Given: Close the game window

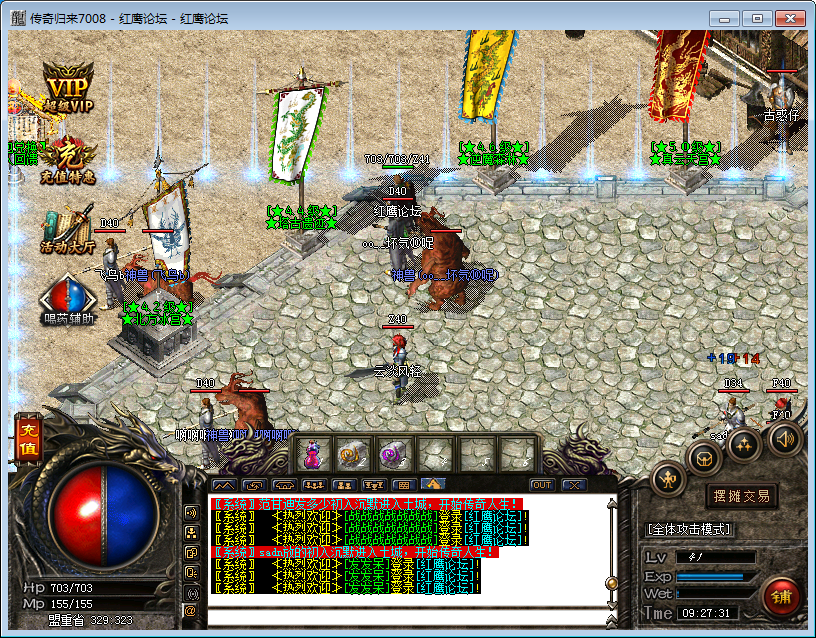Looking at the screenshot, I should coord(790,18).
